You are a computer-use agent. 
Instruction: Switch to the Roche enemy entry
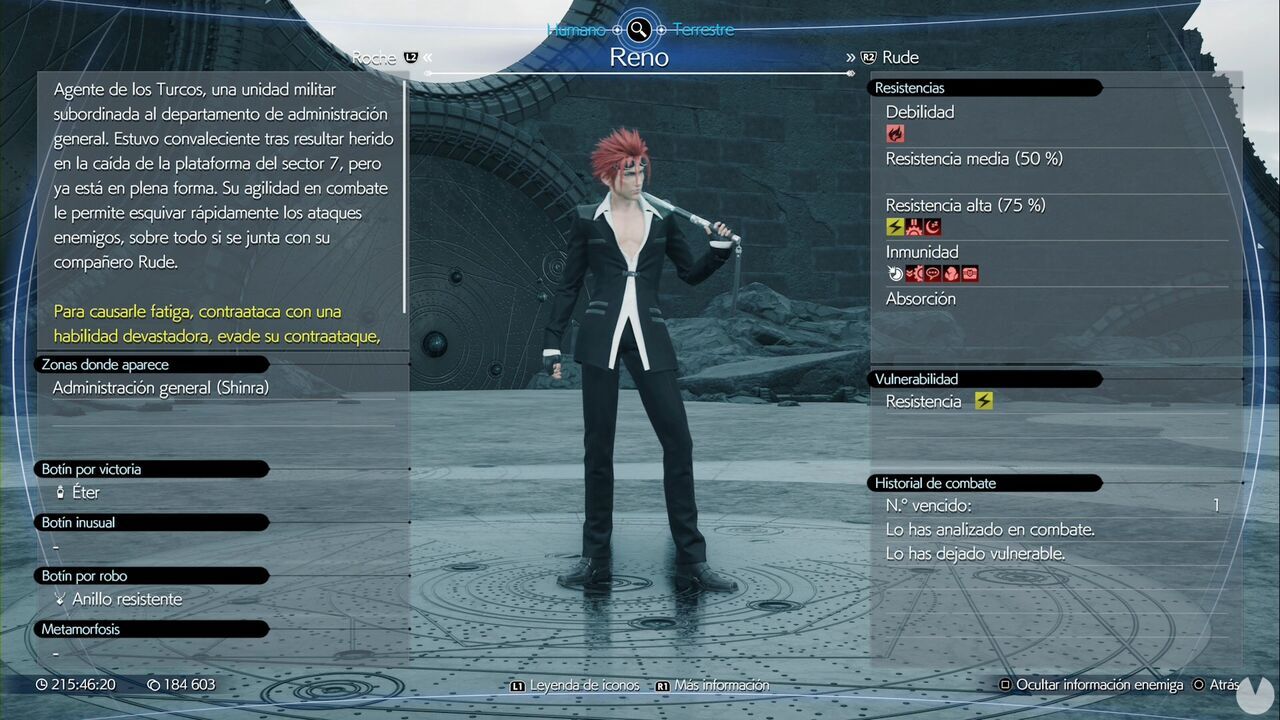[375, 57]
